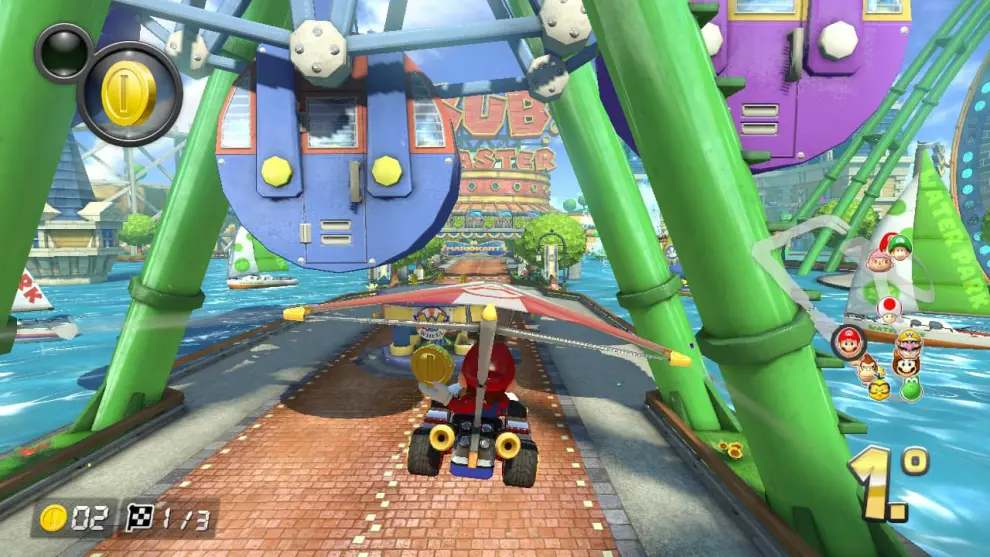Select the small empty reserve item slot
The width and height of the screenshot is (990, 557).
click(x=64, y=52)
